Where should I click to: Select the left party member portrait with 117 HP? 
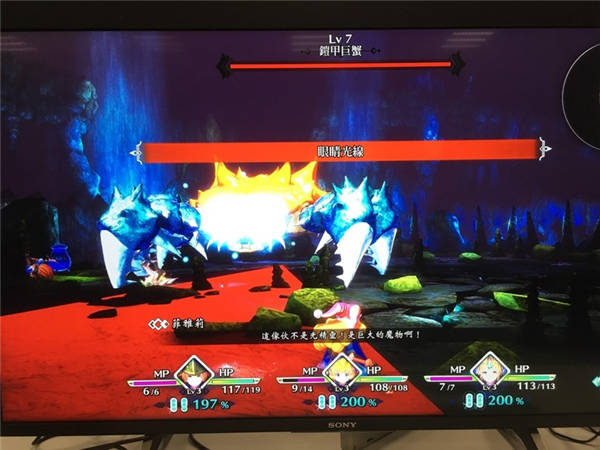[192, 372]
